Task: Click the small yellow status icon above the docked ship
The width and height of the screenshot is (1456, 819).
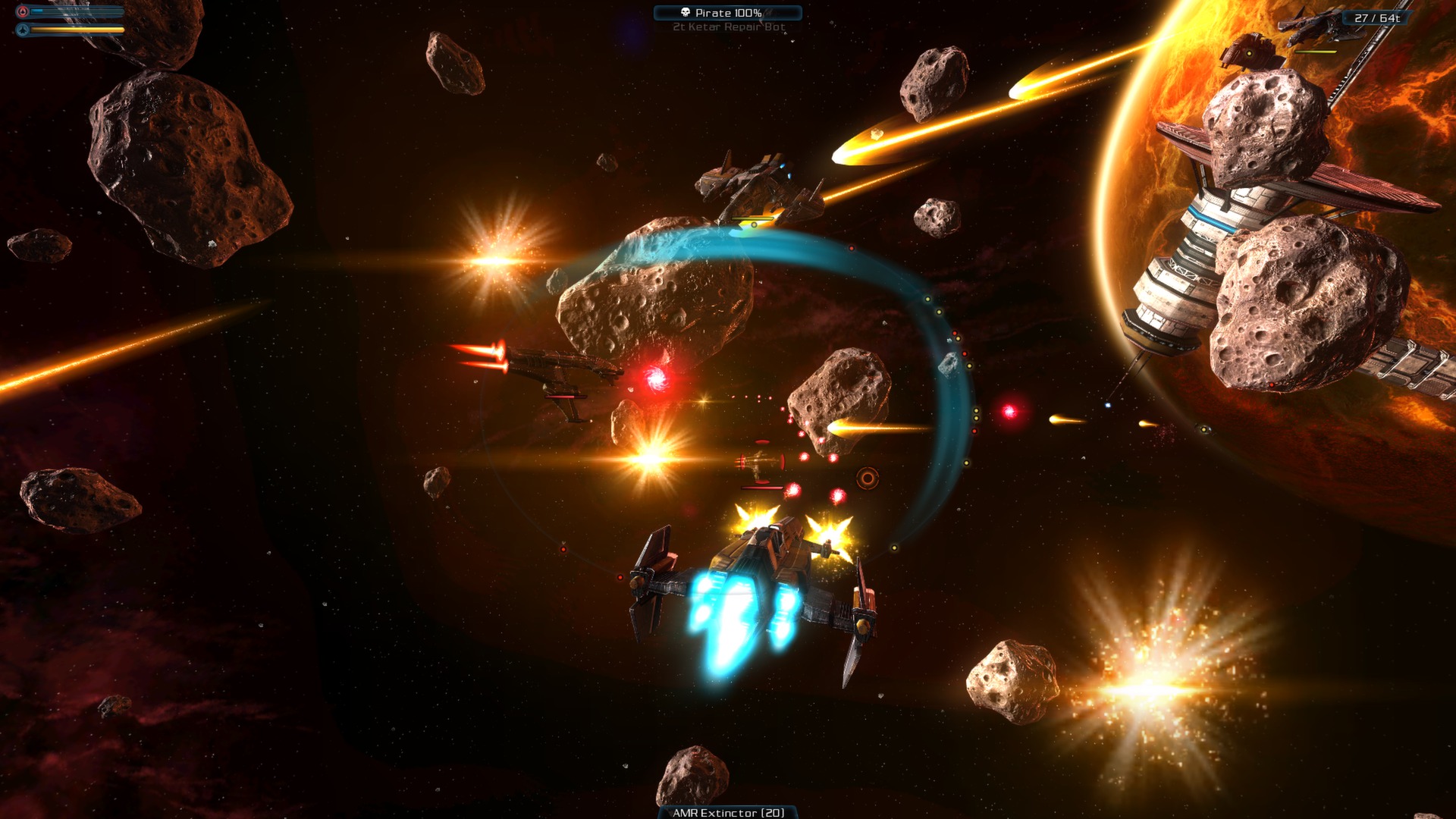Action: [x=1249, y=53]
